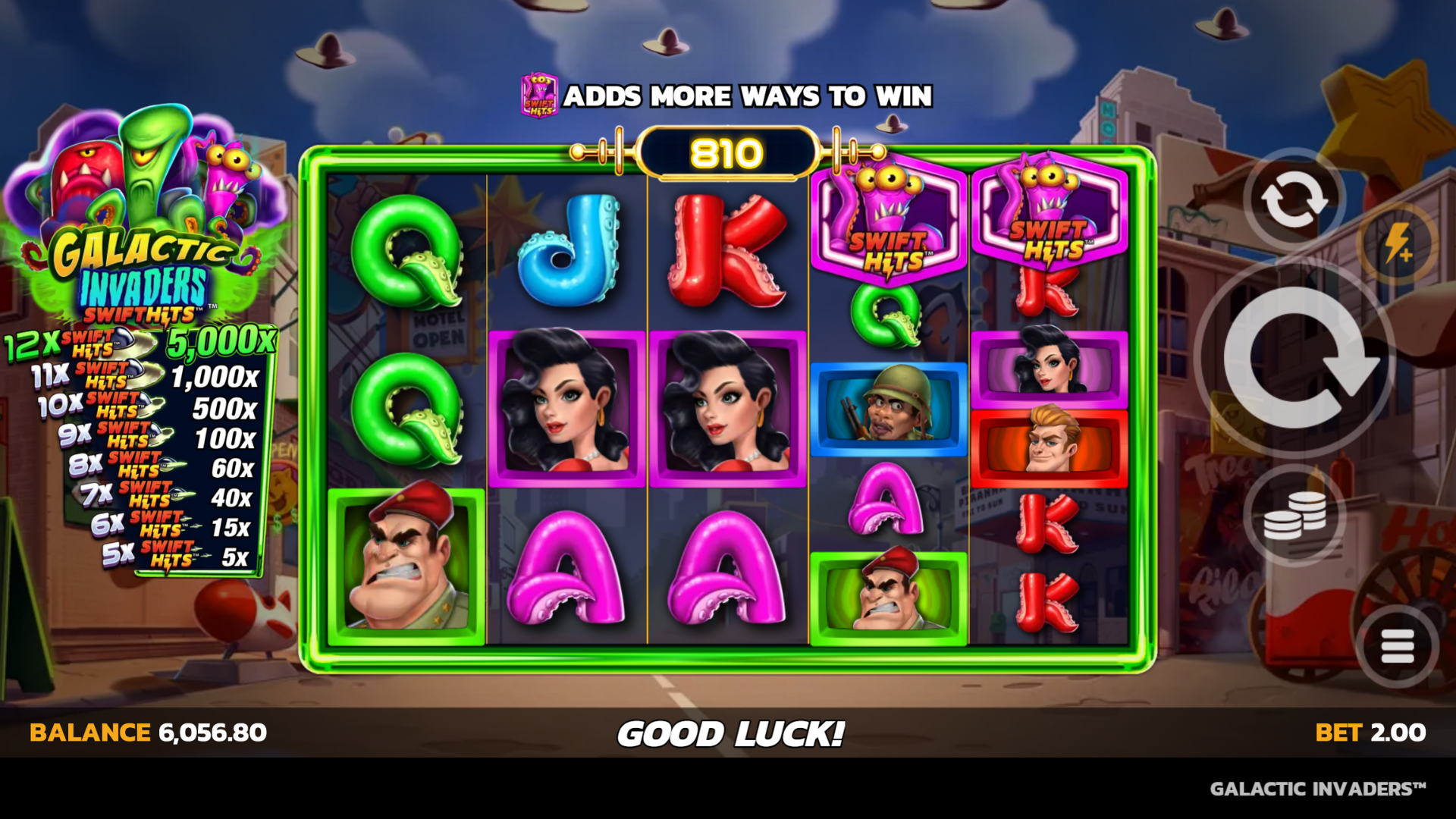The image size is (1456, 819).
Task: Open the hamburger game menu
Action: click(1397, 647)
